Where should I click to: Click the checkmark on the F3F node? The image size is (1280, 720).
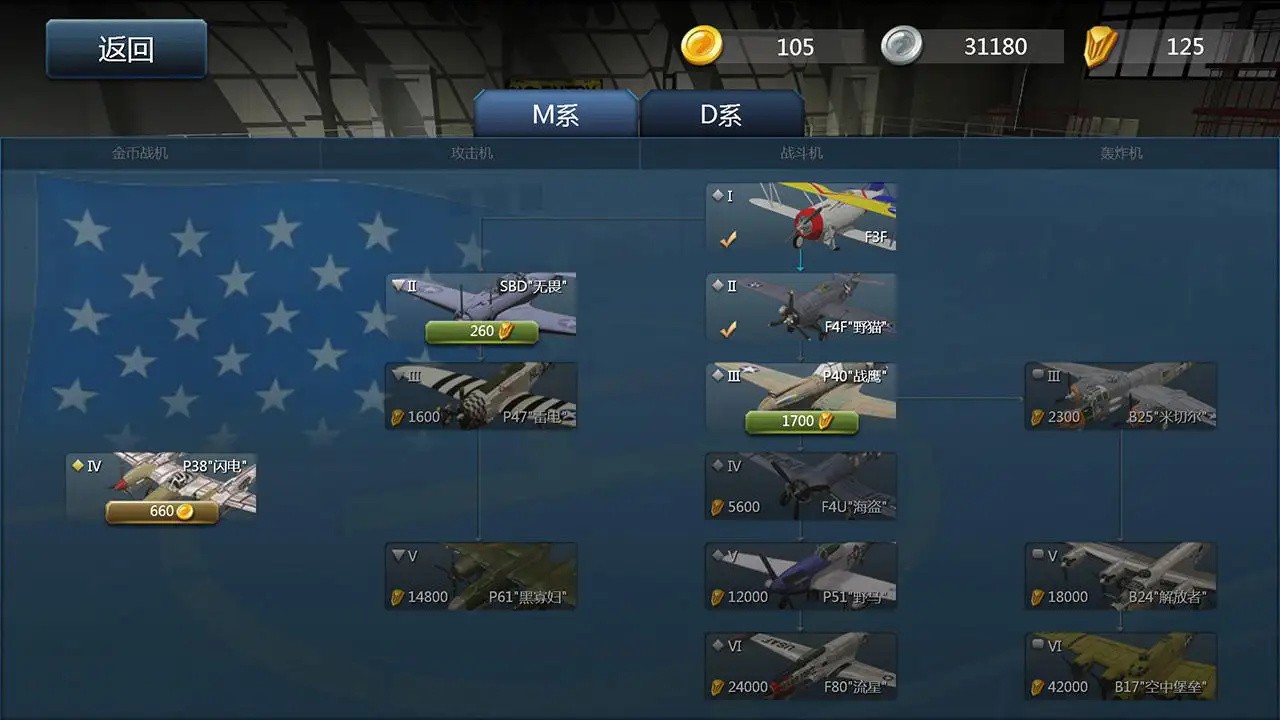coord(727,237)
